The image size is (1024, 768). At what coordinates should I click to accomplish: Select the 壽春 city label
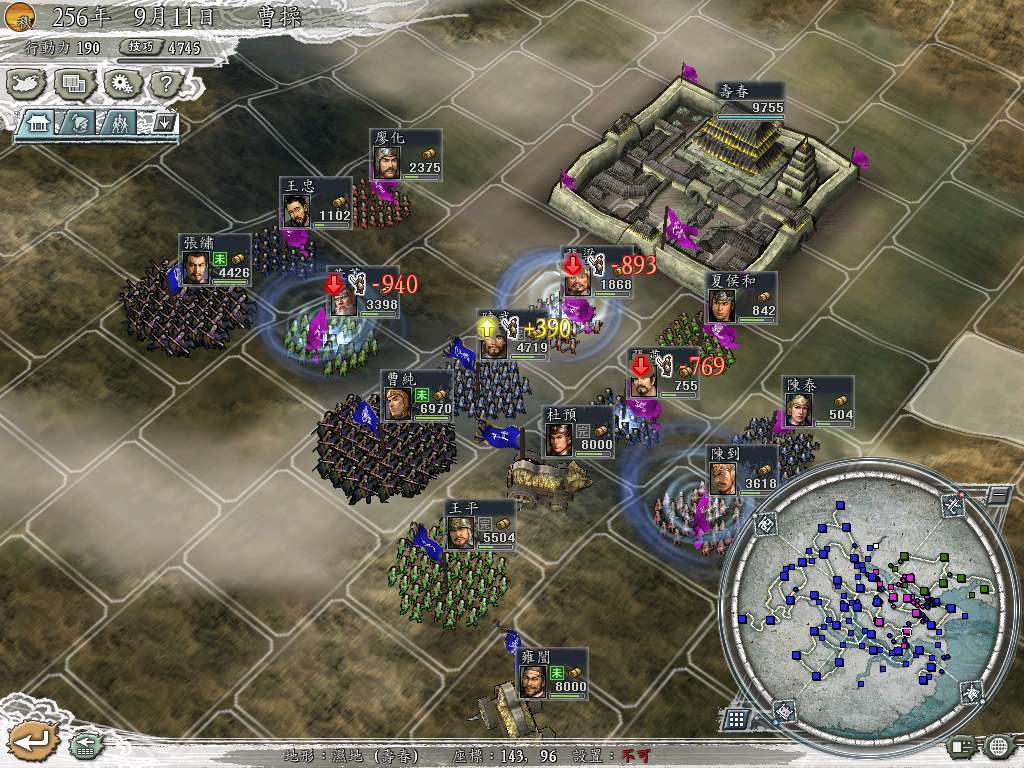pos(750,99)
